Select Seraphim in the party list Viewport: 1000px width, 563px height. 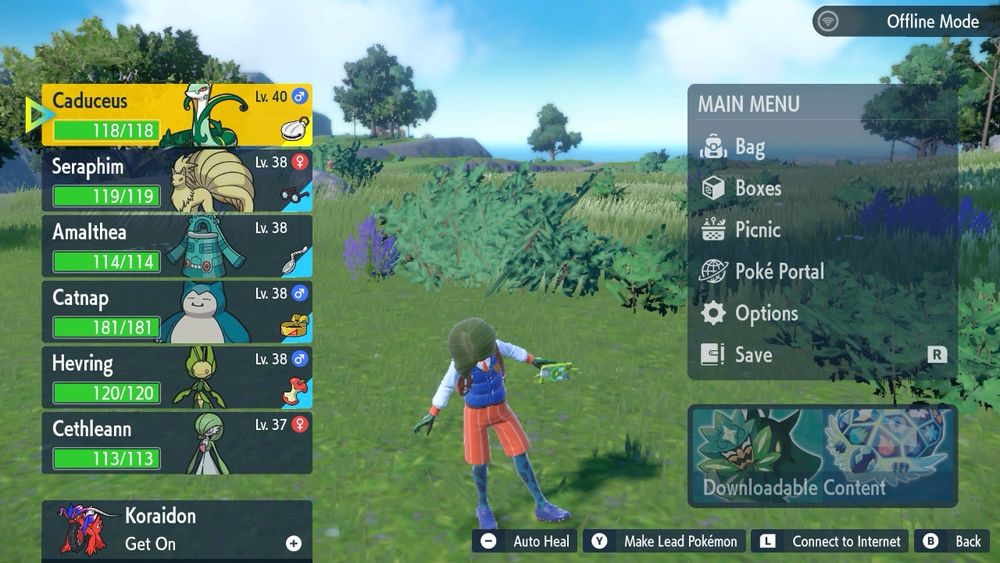tap(177, 179)
